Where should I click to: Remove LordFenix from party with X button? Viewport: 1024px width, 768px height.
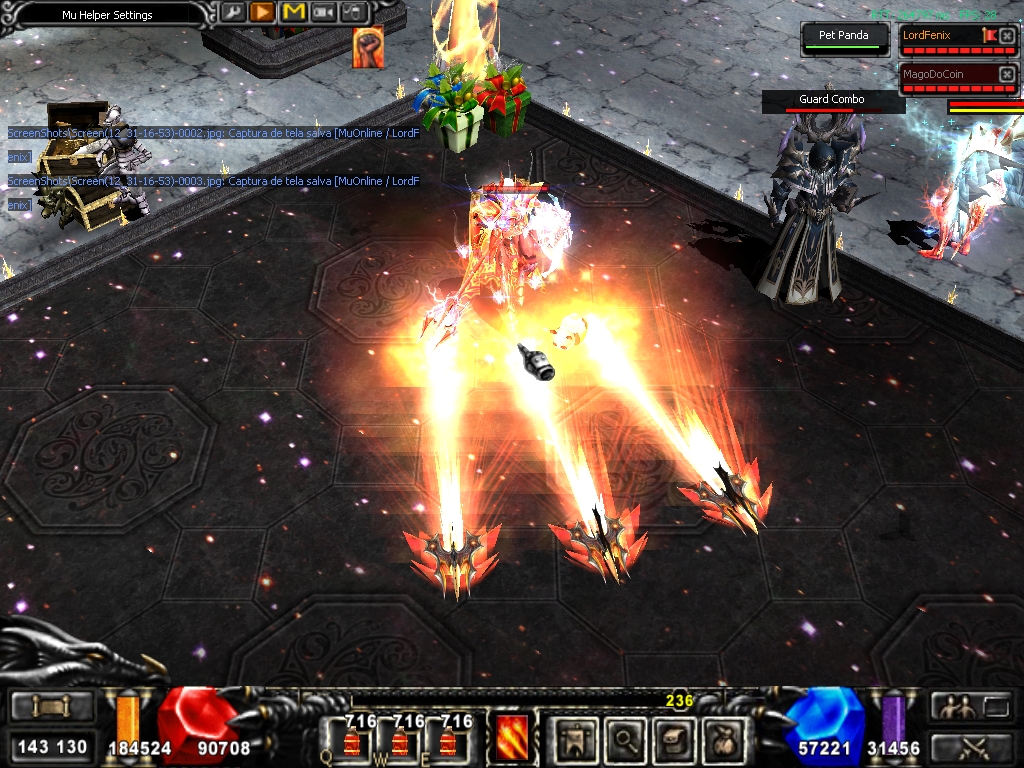(x=1007, y=36)
